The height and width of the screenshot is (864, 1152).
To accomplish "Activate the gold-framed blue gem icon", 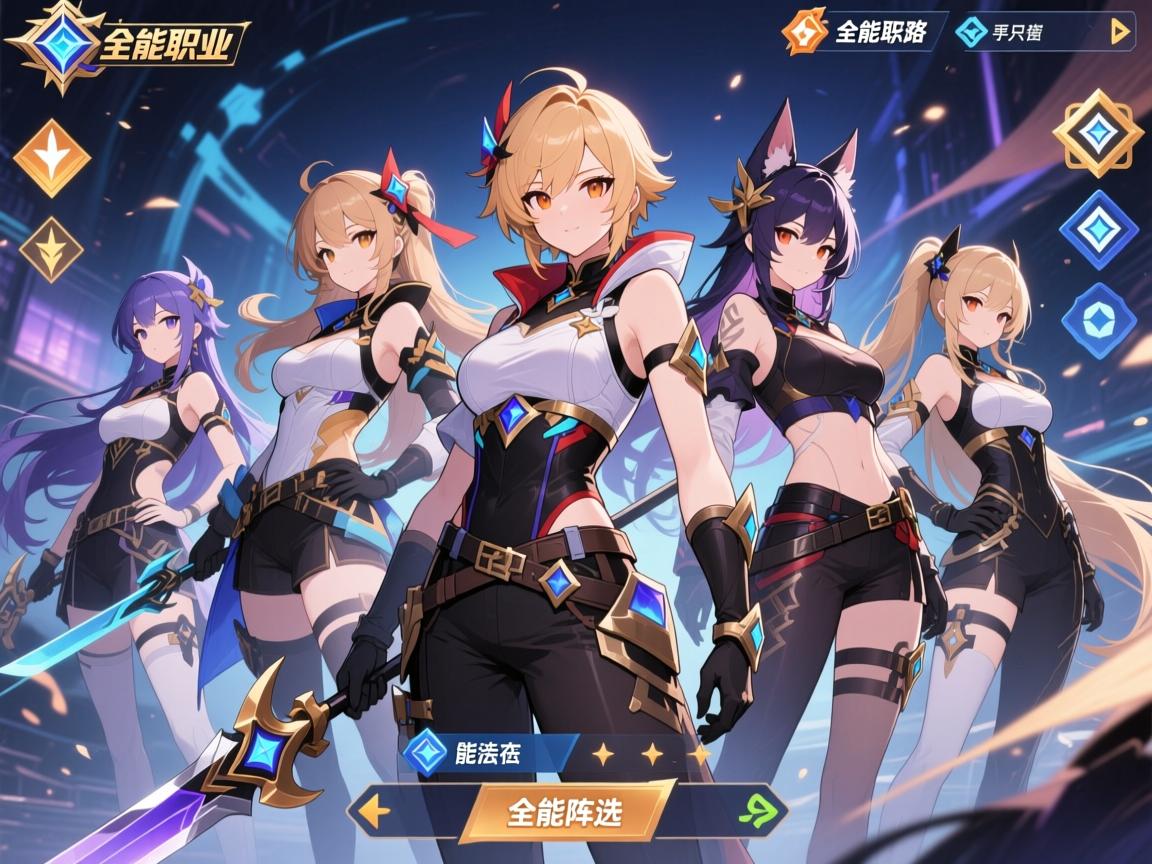I will (x=1097, y=133).
